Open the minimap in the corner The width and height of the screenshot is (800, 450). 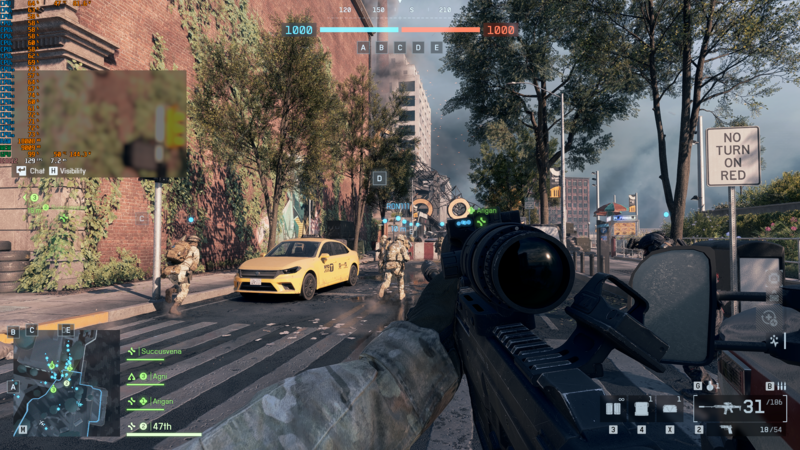pos(60,385)
